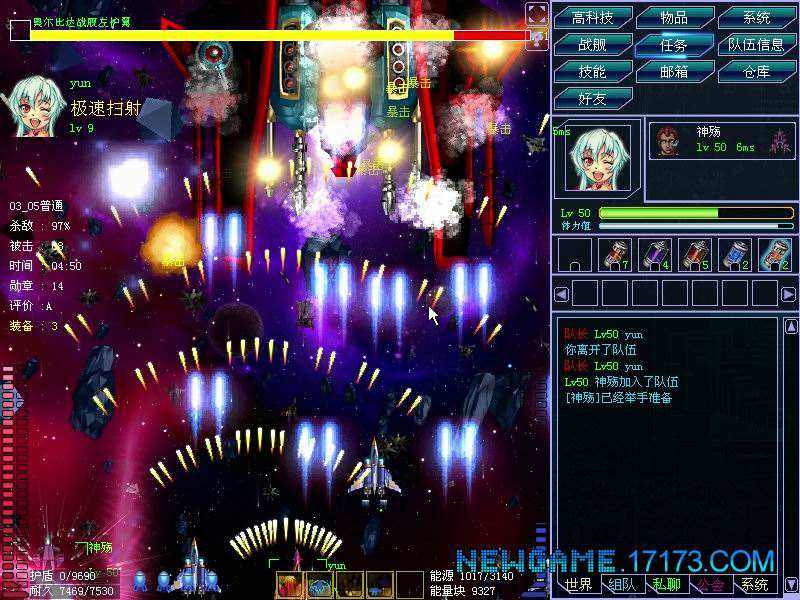Viewport: 800px width, 600px height.
Task: Open the 战舰 battleship menu
Action: click(x=592, y=45)
